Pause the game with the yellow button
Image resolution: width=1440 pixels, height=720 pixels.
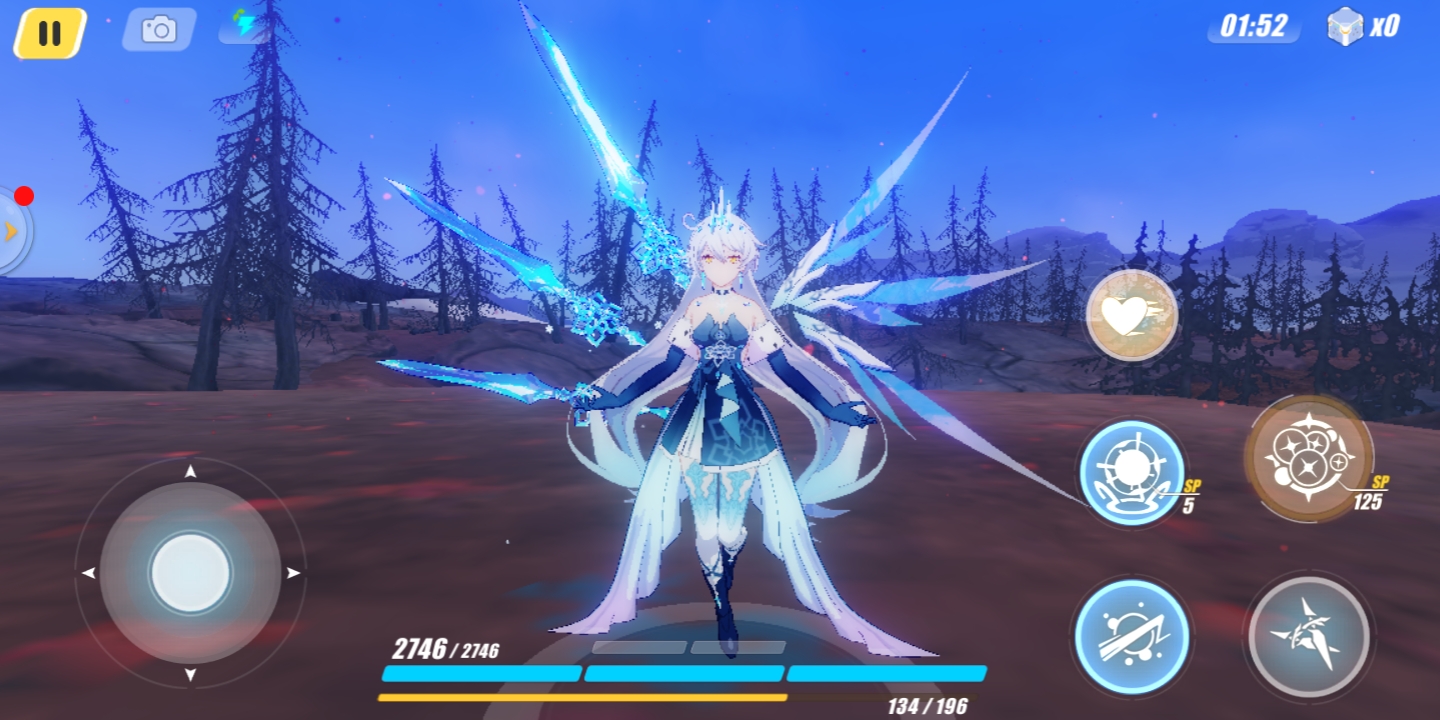(x=49, y=32)
